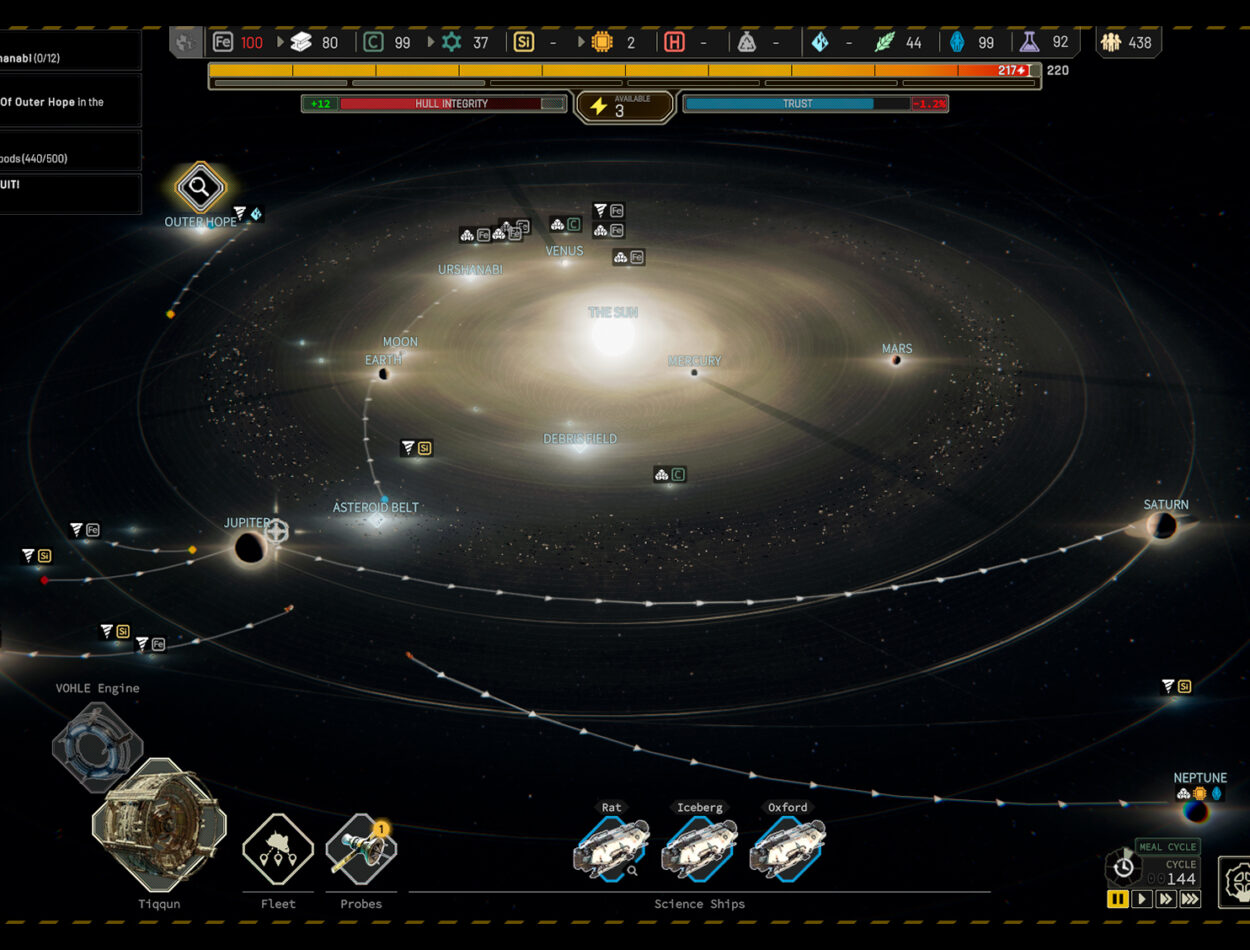Choose the Saturn map label
This screenshot has height=950, width=1250.
[x=1166, y=505]
